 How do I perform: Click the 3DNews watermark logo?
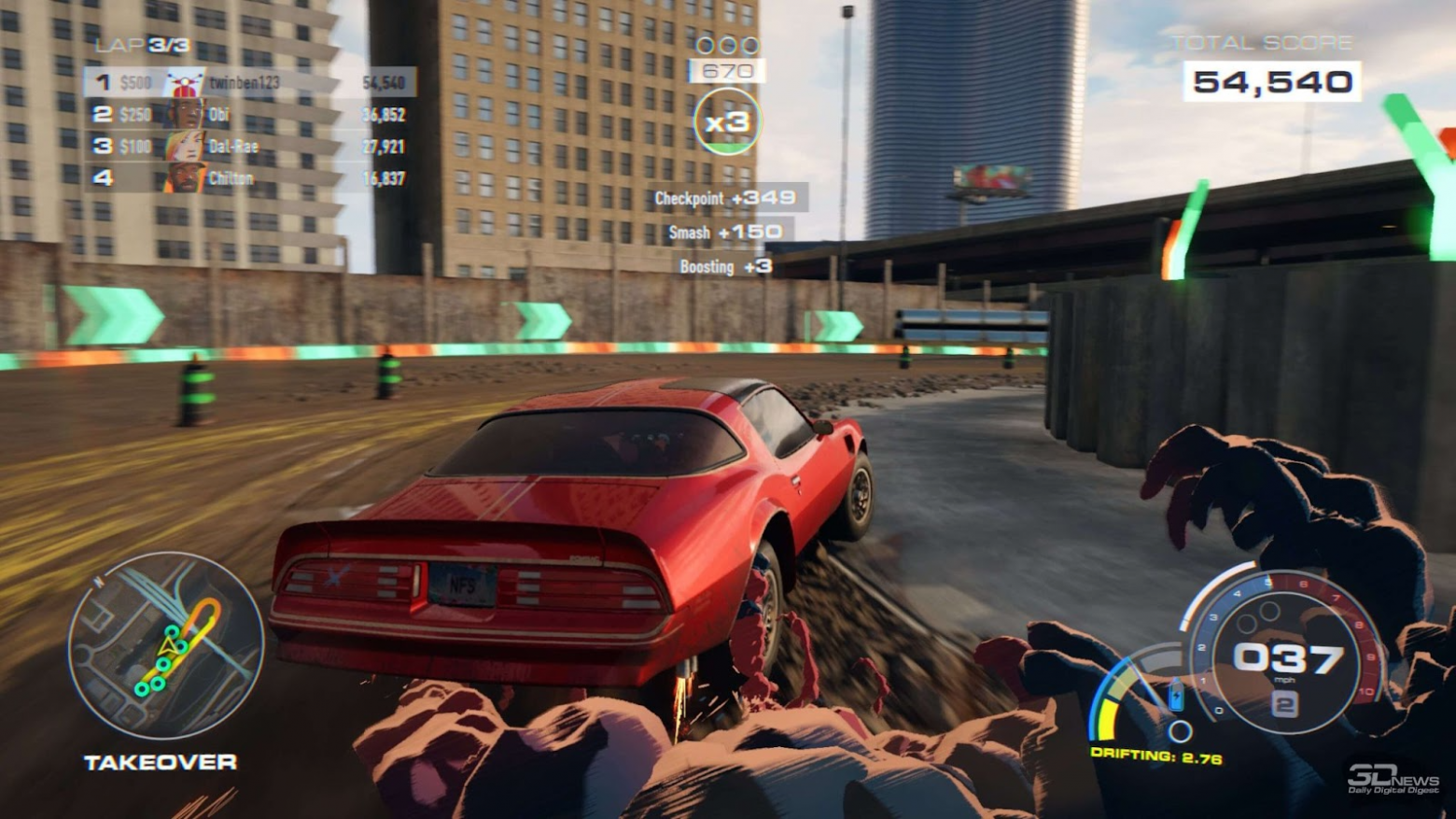(x=1394, y=777)
